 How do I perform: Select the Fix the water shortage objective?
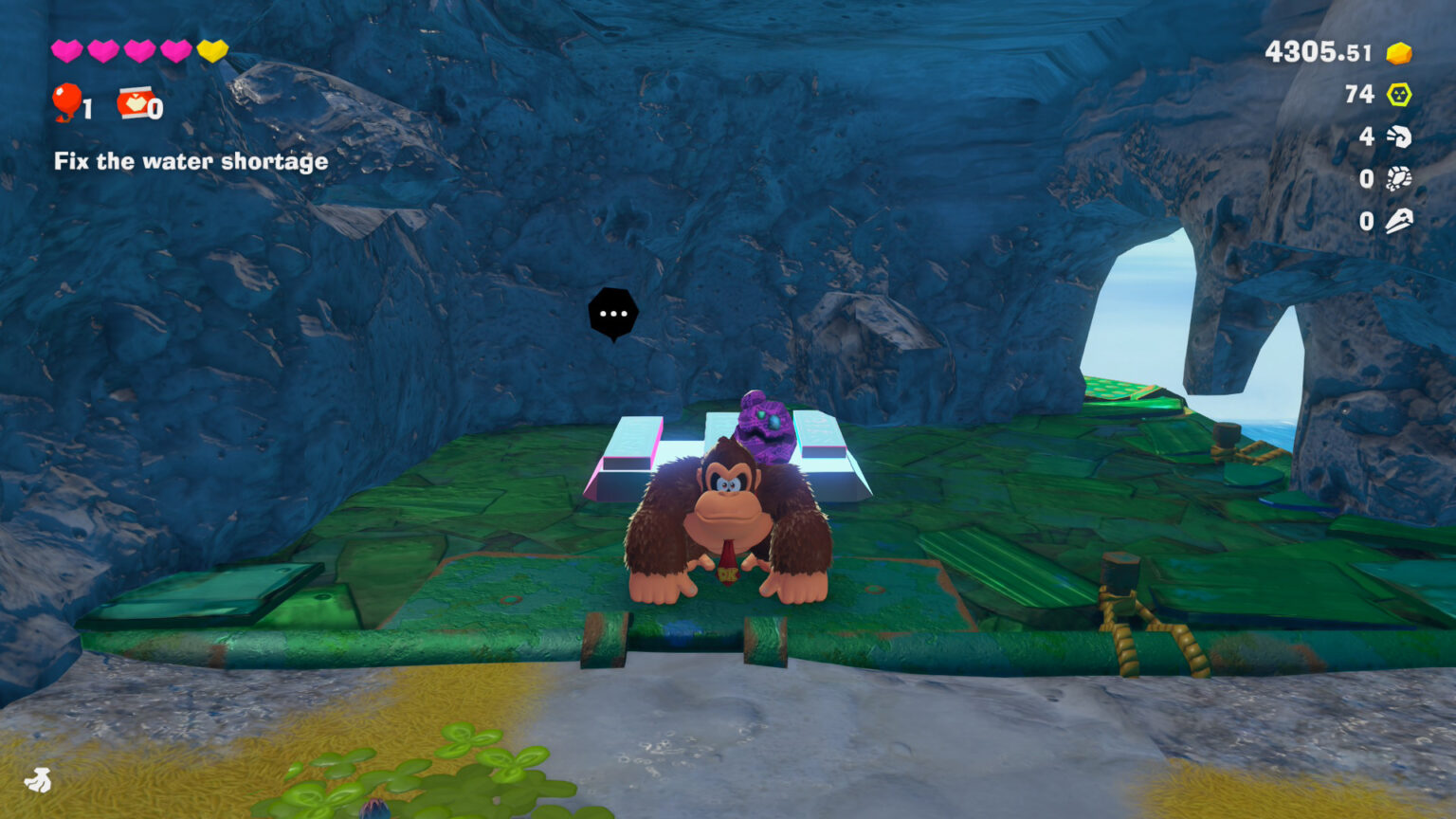[190, 161]
